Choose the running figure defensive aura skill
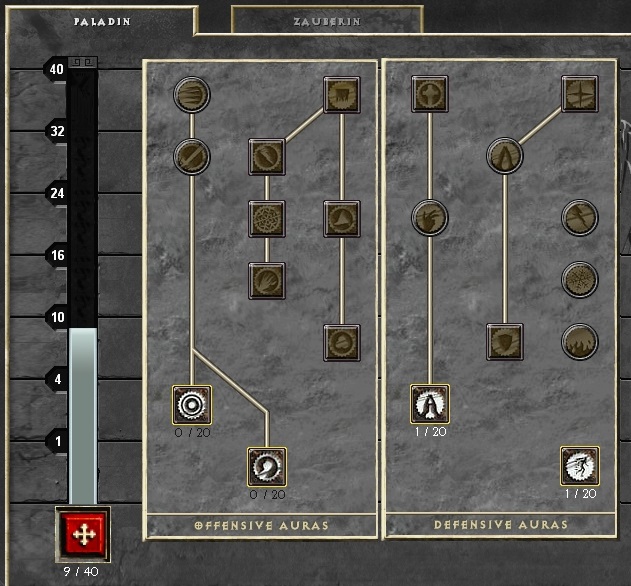The width and height of the screenshot is (631, 586). tap(580, 467)
